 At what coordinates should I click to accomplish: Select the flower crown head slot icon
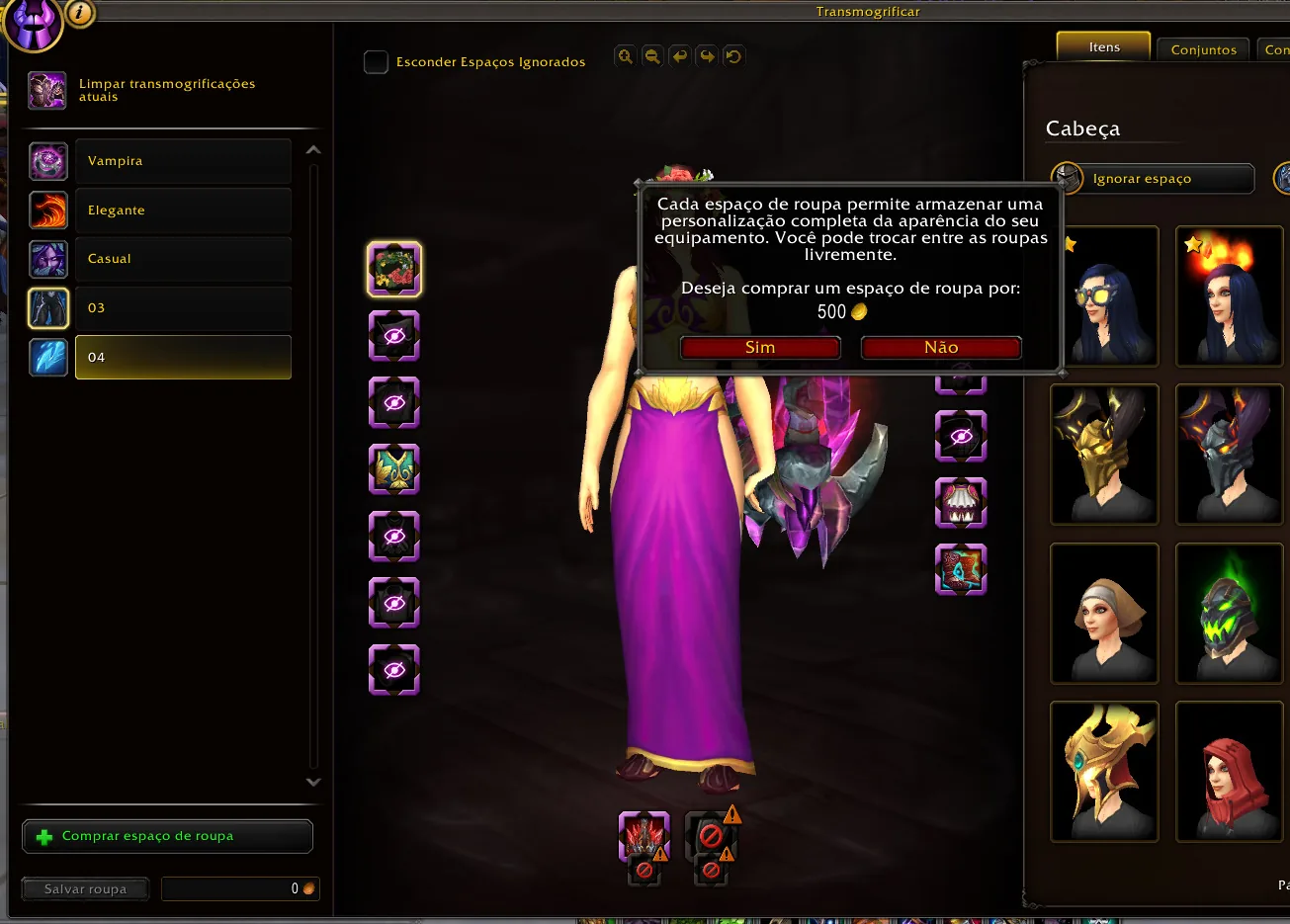(x=395, y=269)
